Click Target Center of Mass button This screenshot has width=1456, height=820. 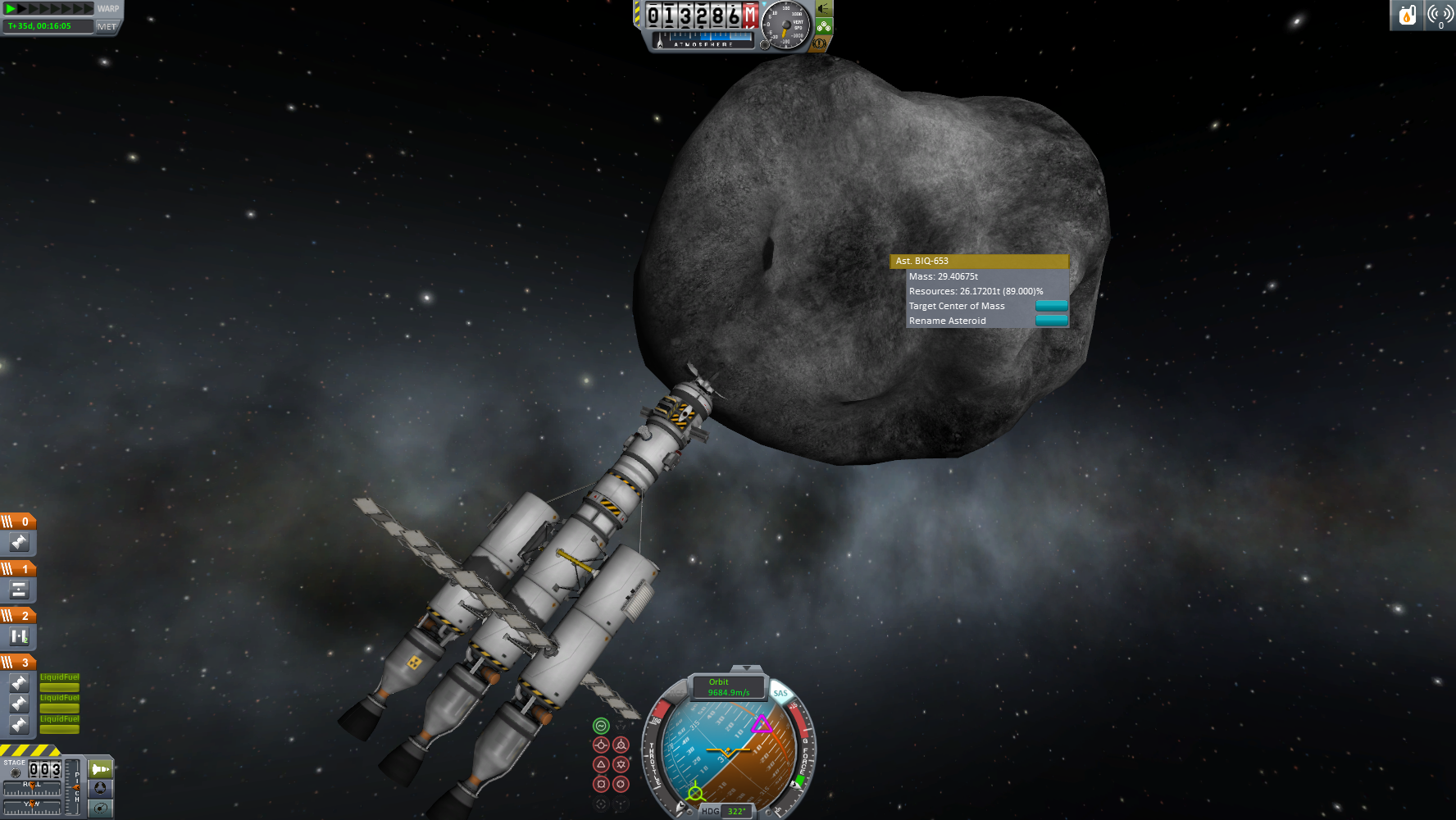(1051, 306)
